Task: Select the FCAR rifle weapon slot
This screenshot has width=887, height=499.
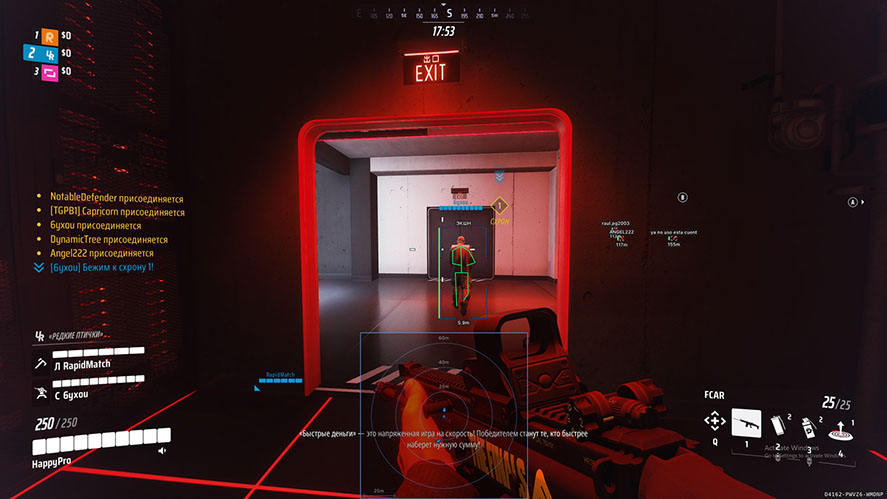Action: click(746, 422)
